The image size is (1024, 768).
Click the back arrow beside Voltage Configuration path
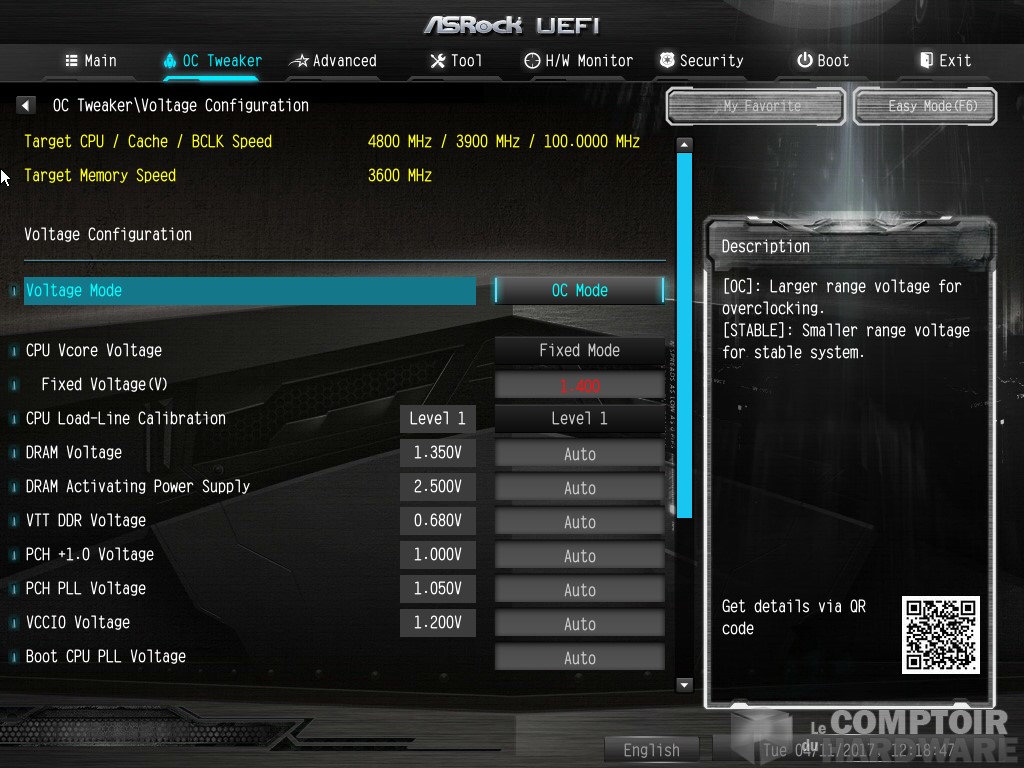[x=26, y=105]
